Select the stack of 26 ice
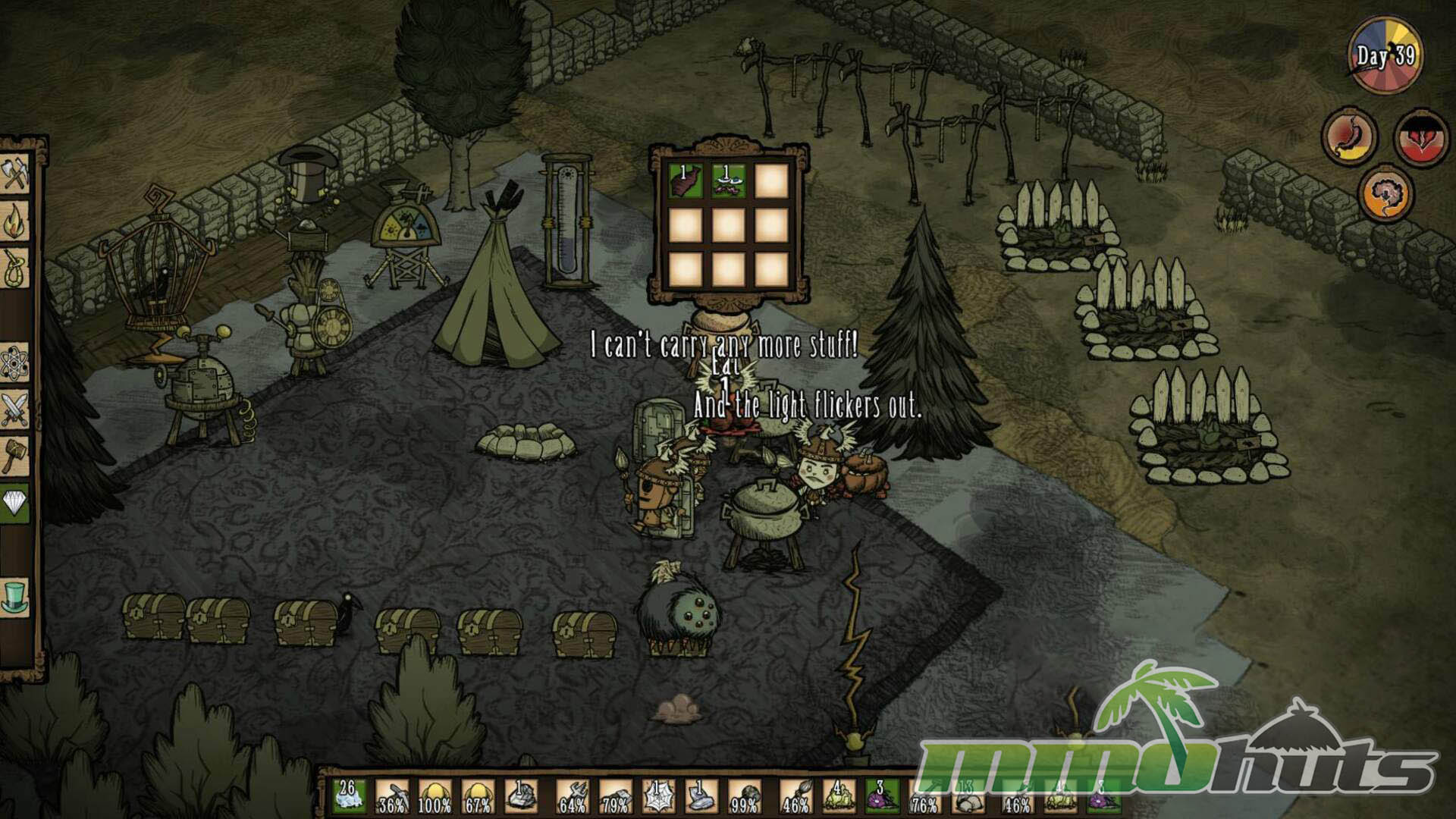Screen dimensions: 1456x819 [x=350, y=797]
